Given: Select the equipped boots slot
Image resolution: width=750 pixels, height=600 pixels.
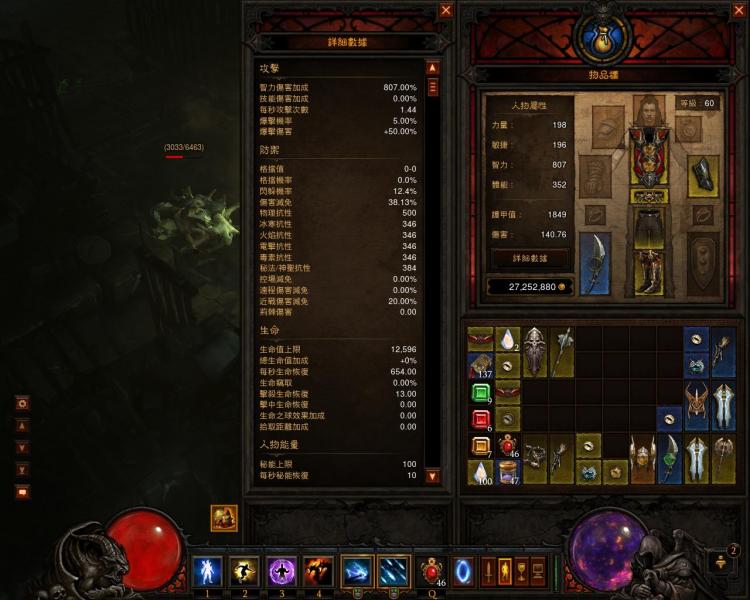Looking at the screenshot, I should coord(650,272).
